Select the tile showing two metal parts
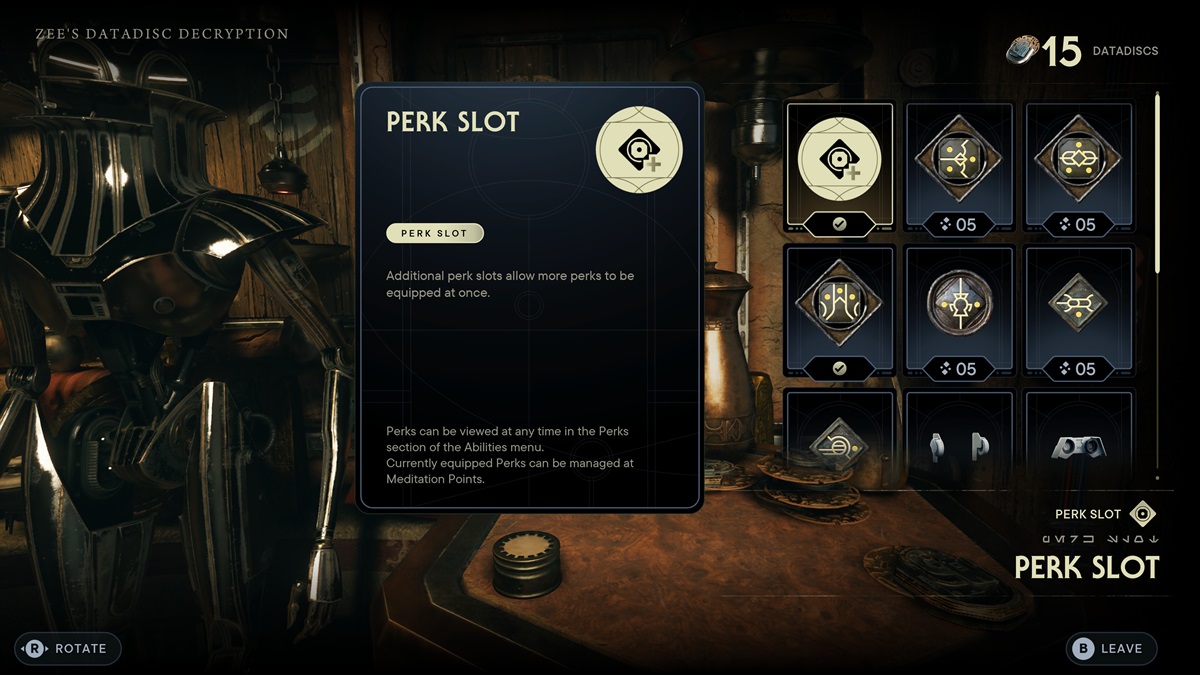The height and width of the screenshot is (675, 1200). coord(959,441)
